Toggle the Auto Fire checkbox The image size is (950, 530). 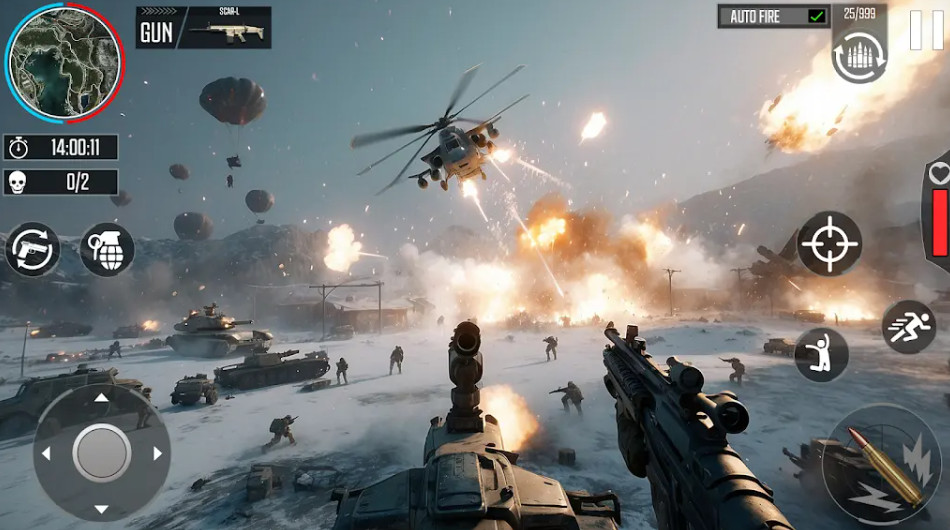[817, 17]
